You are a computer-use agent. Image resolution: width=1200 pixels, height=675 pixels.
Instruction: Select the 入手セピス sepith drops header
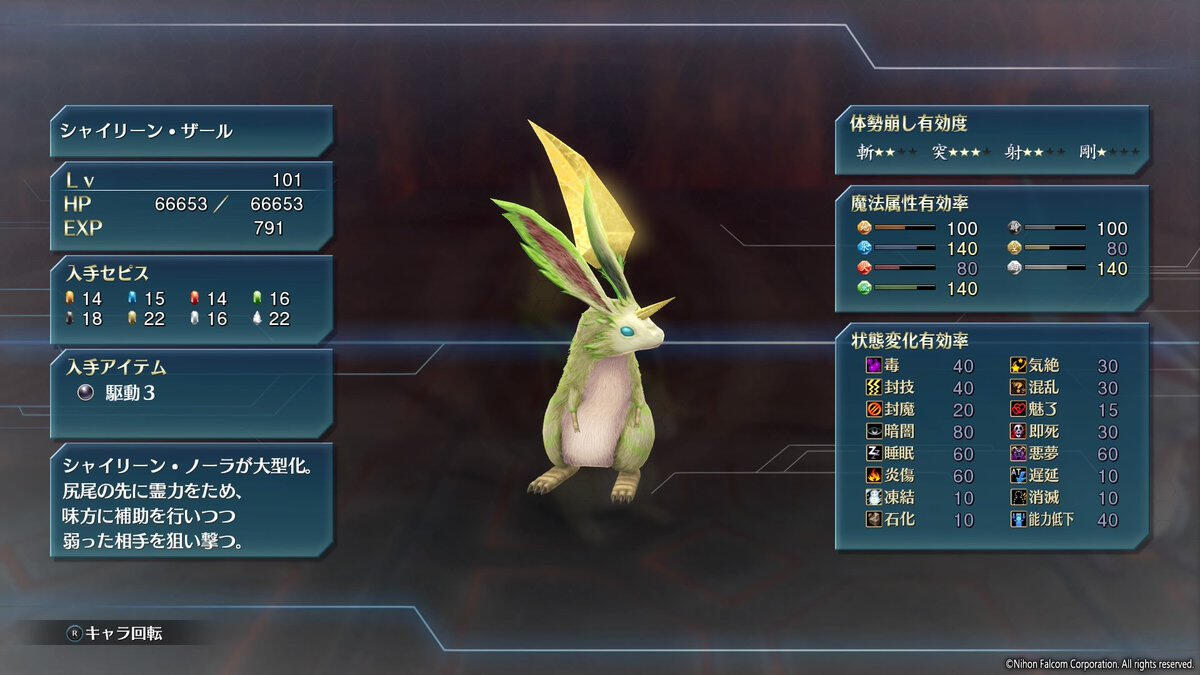pos(107,273)
